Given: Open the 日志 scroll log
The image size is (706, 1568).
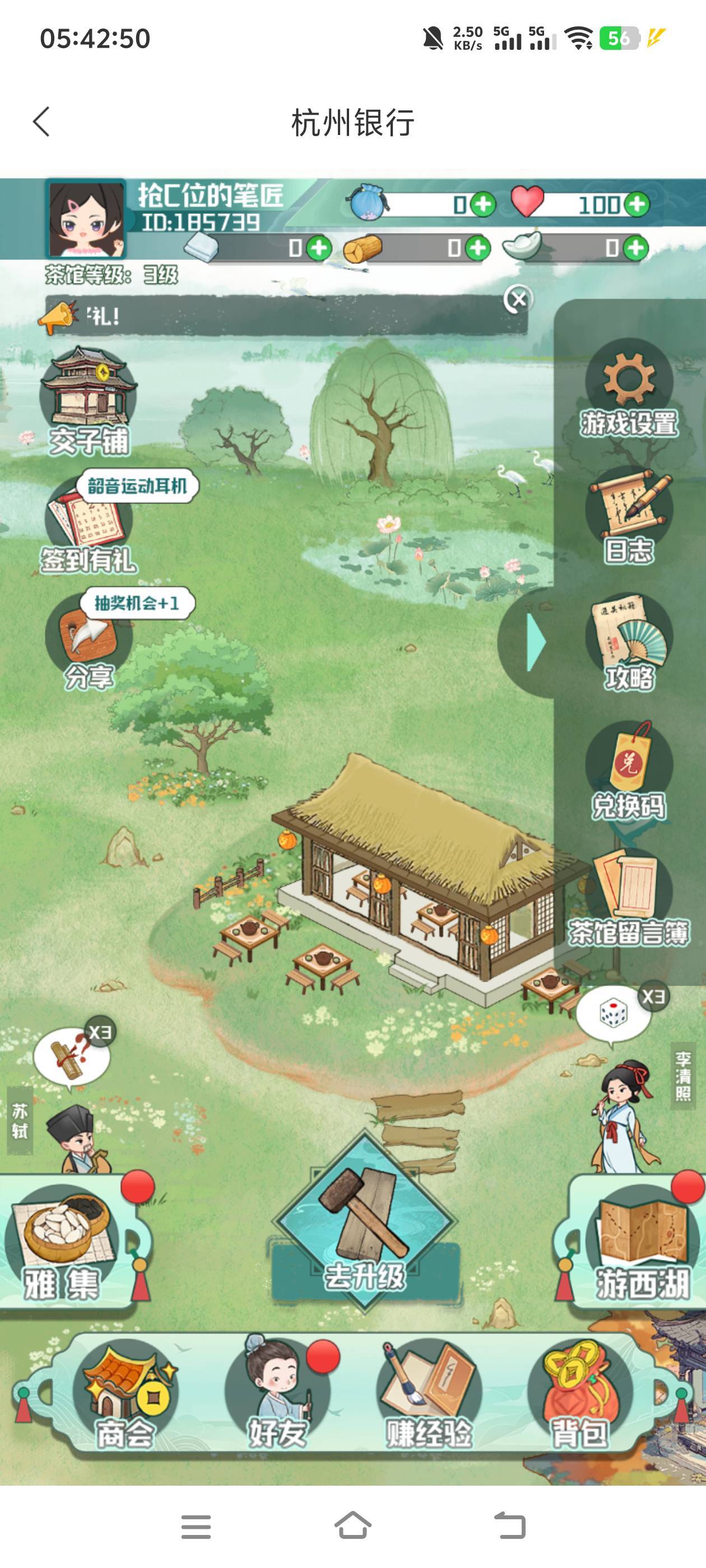Looking at the screenshot, I should tap(629, 515).
